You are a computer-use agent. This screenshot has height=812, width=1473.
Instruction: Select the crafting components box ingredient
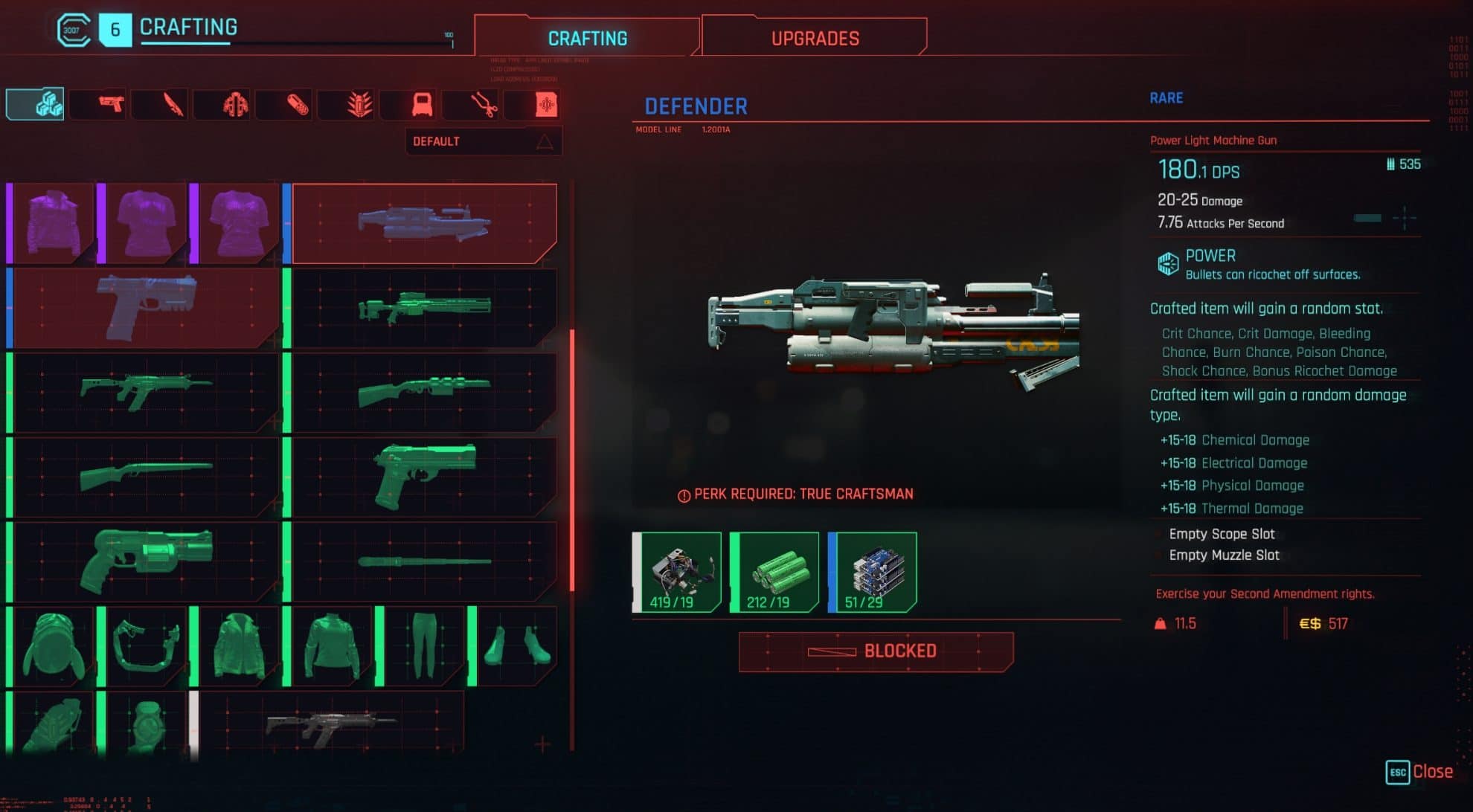(x=677, y=573)
